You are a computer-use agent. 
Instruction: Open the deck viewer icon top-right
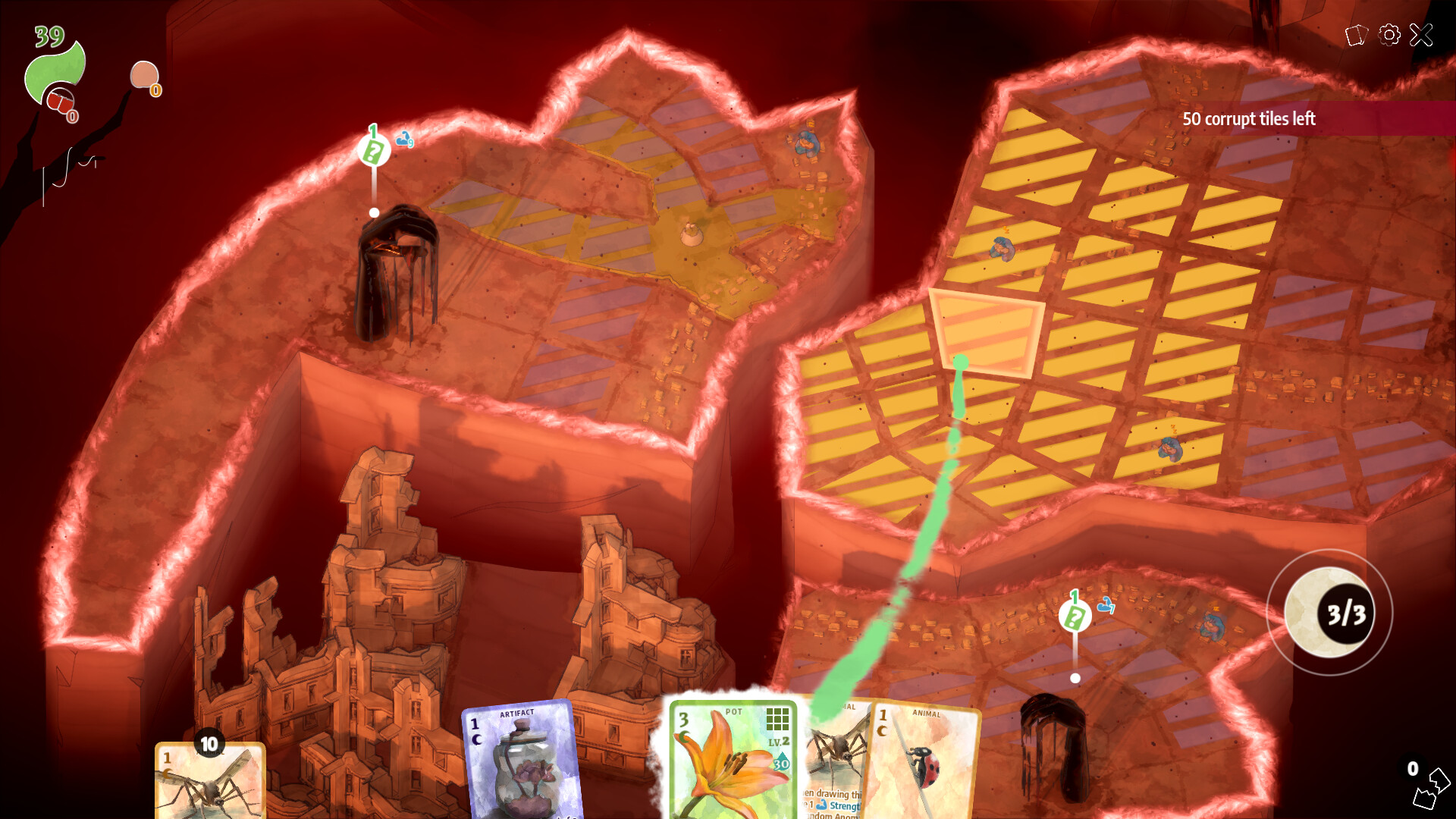click(x=1357, y=34)
